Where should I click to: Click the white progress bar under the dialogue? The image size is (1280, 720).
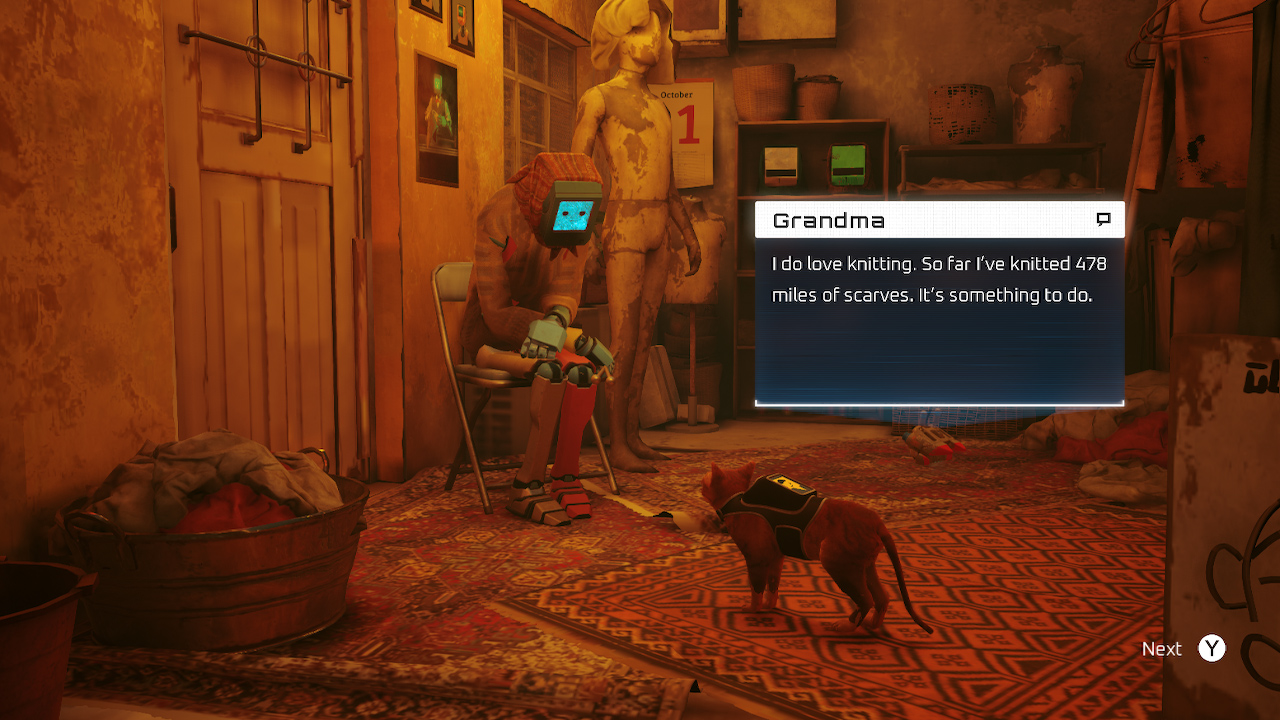point(940,403)
